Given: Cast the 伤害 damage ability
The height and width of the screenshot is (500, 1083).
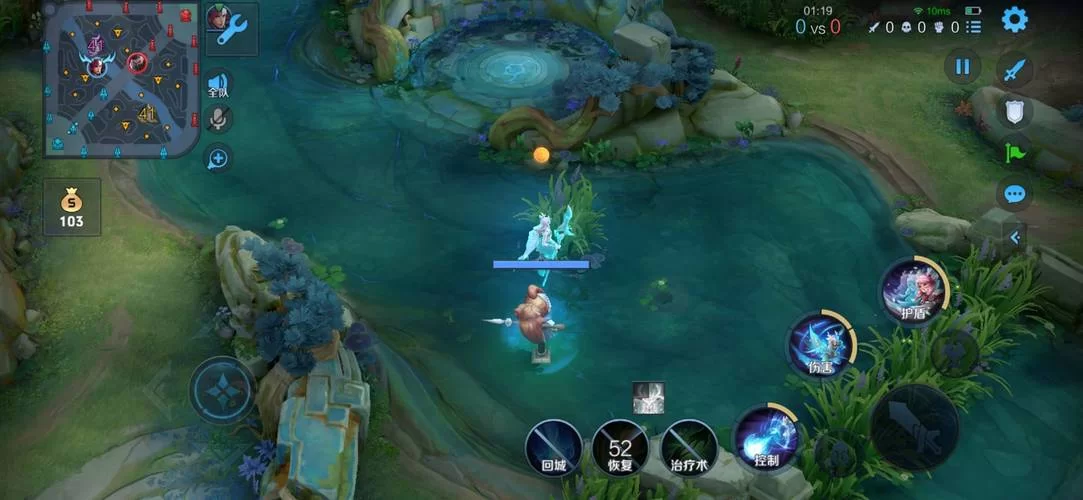Looking at the screenshot, I should pyautogui.click(x=820, y=346).
